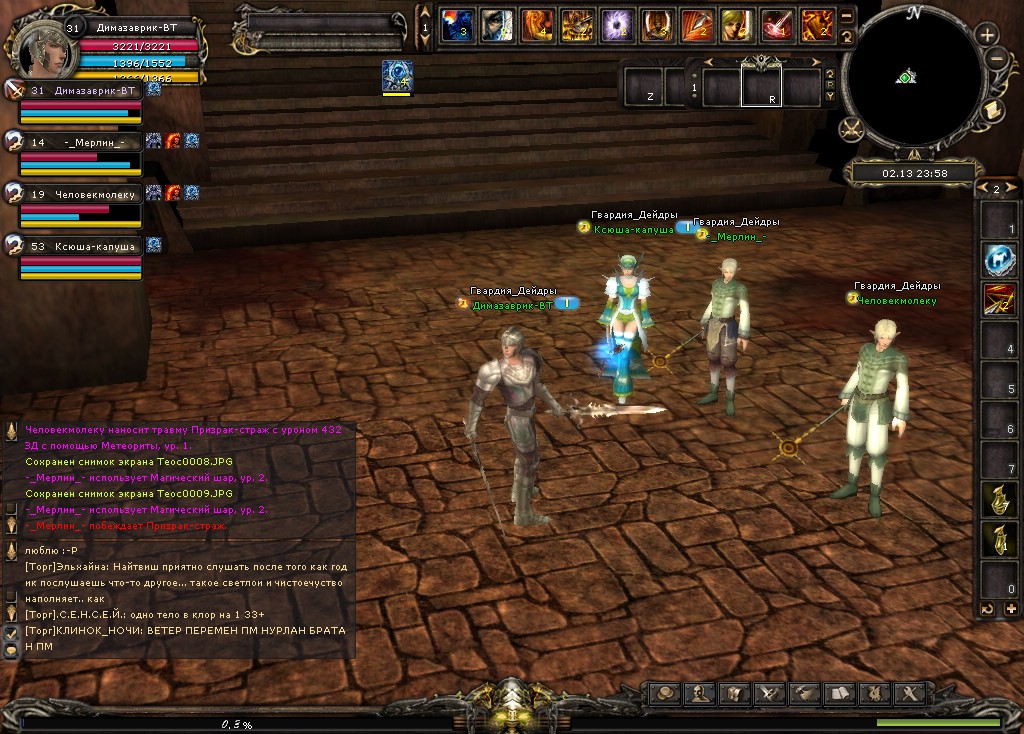Activate the blonde elf face skill
Viewport: 1024px width, 734px height.
pyautogui.click(x=736, y=25)
